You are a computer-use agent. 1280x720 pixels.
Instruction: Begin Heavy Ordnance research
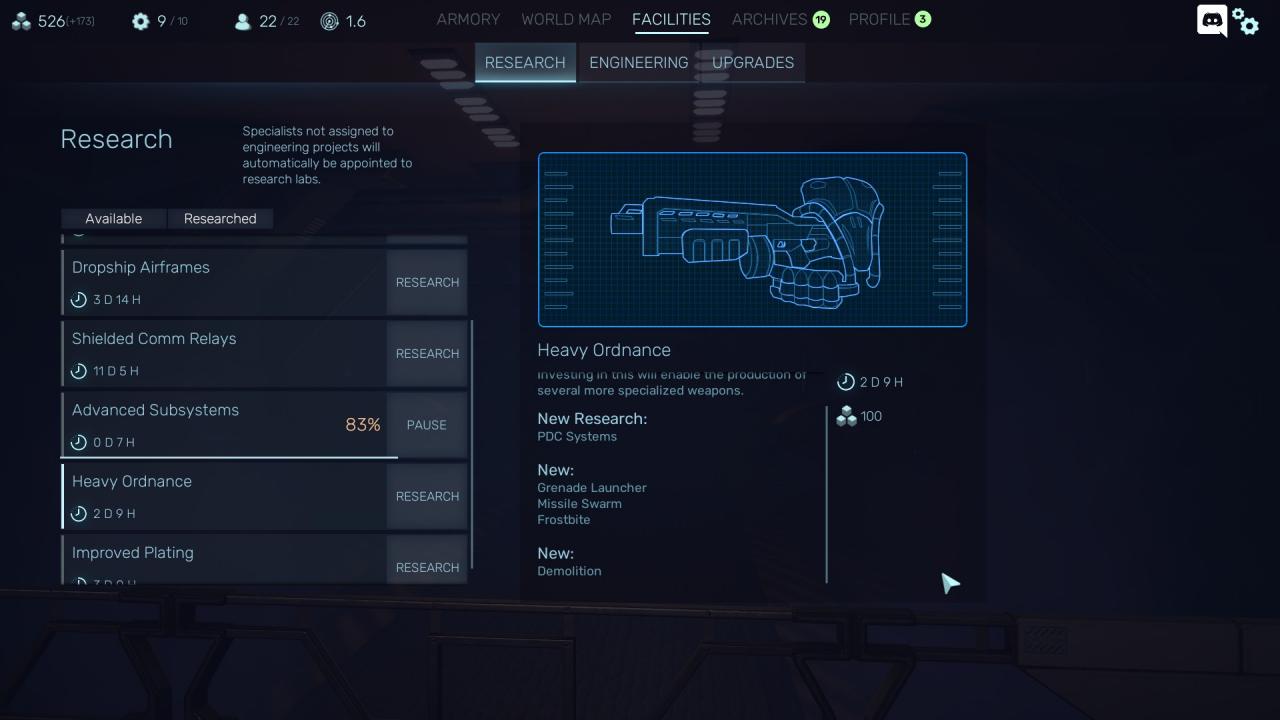point(427,496)
